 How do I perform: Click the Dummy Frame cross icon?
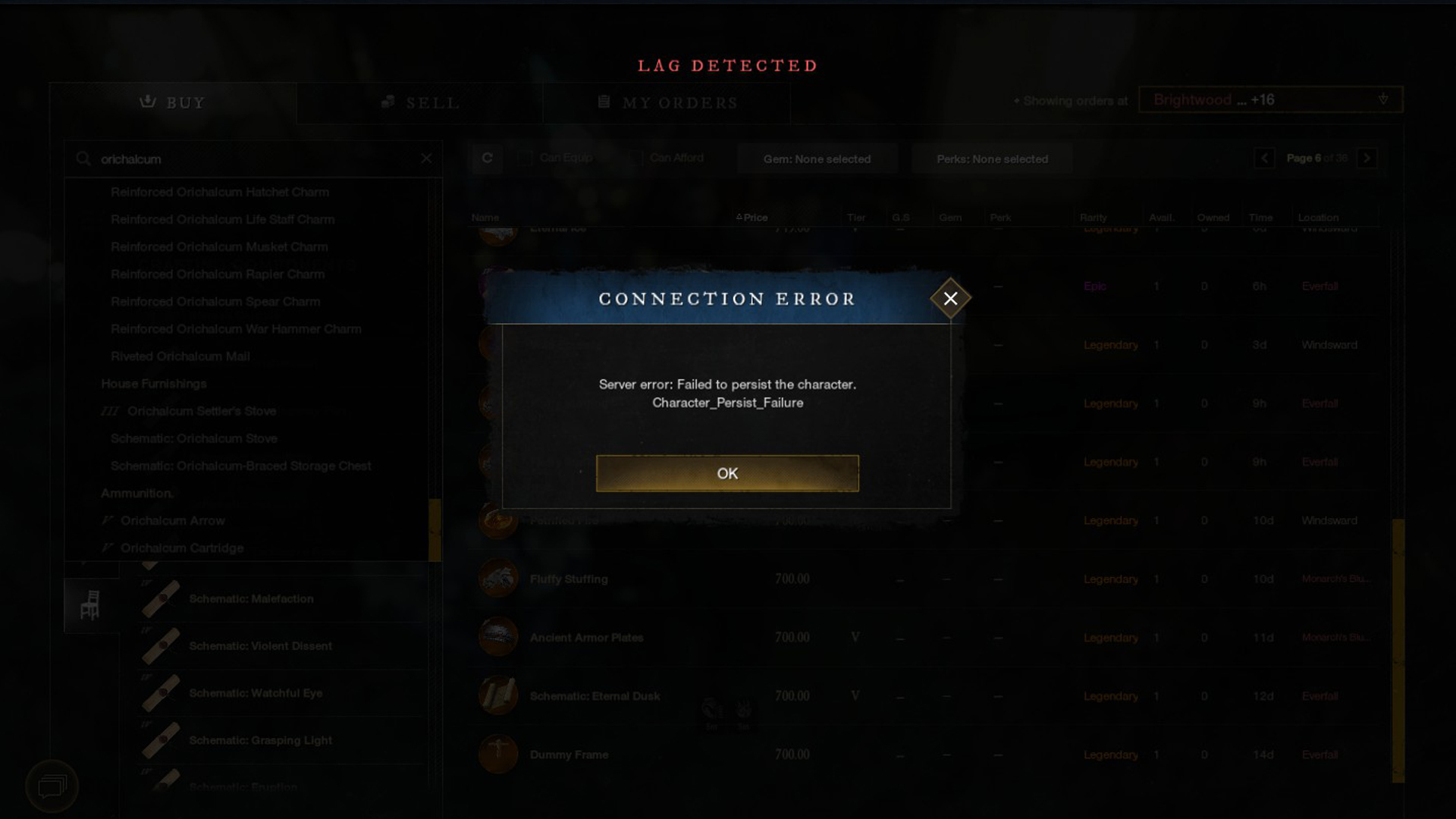click(497, 754)
